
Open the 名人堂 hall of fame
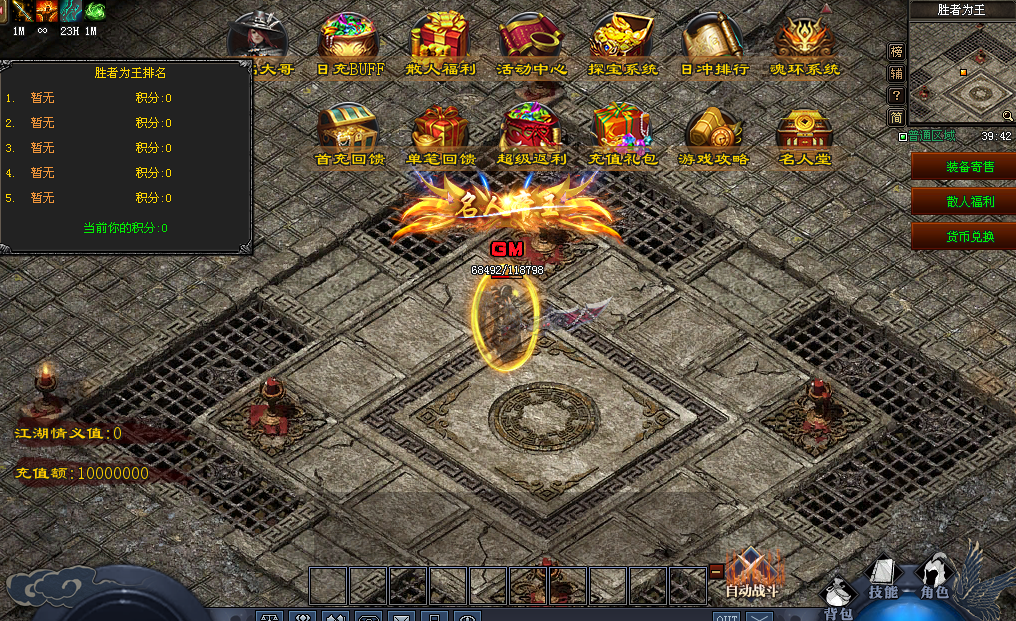(806, 130)
